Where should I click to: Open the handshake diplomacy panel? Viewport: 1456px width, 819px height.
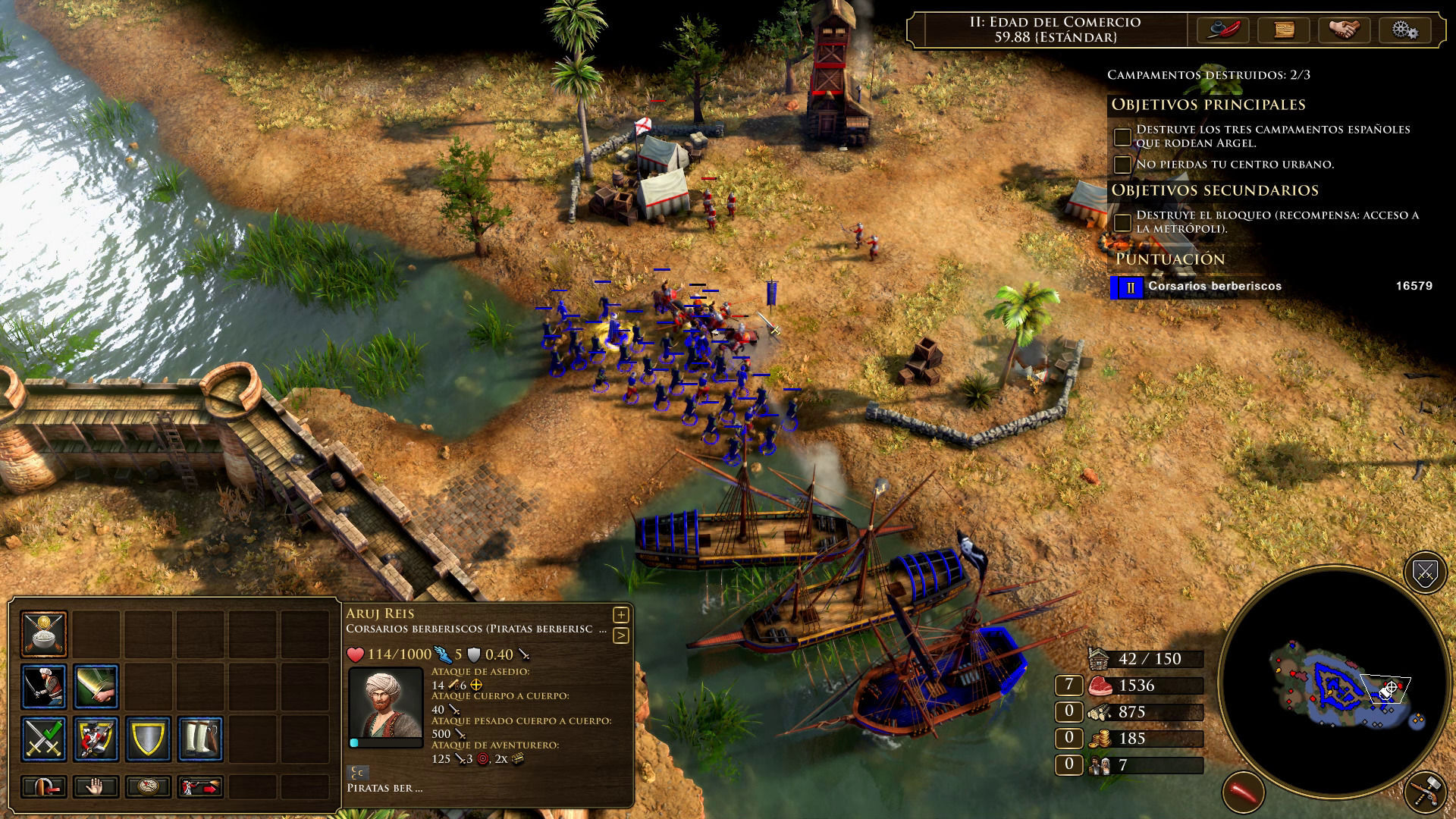(x=1344, y=30)
